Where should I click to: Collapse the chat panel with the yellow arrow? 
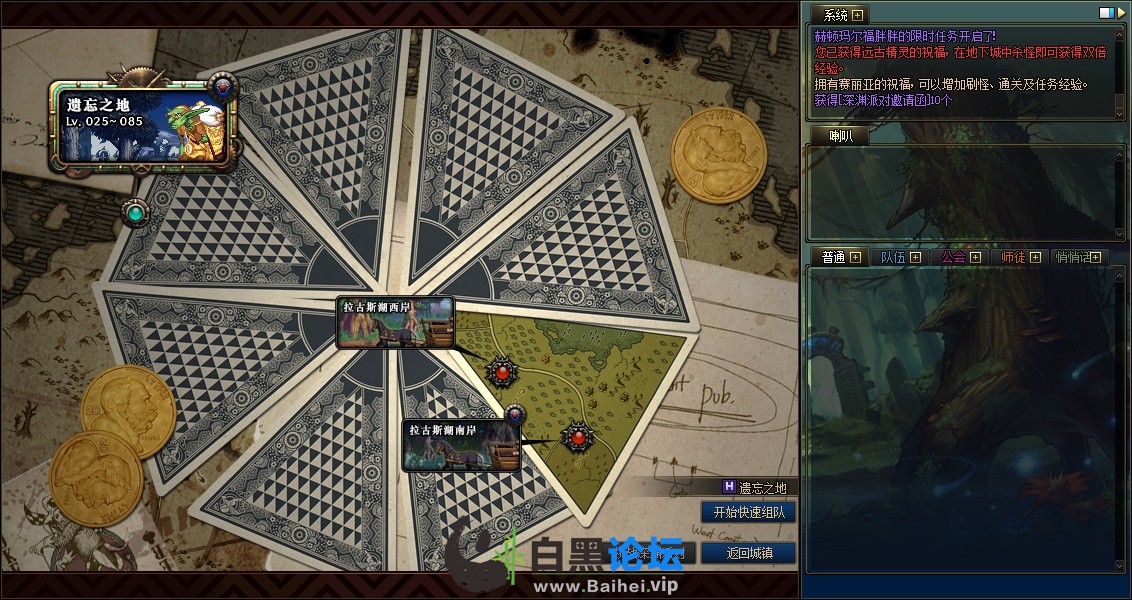[x=1120, y=13]
